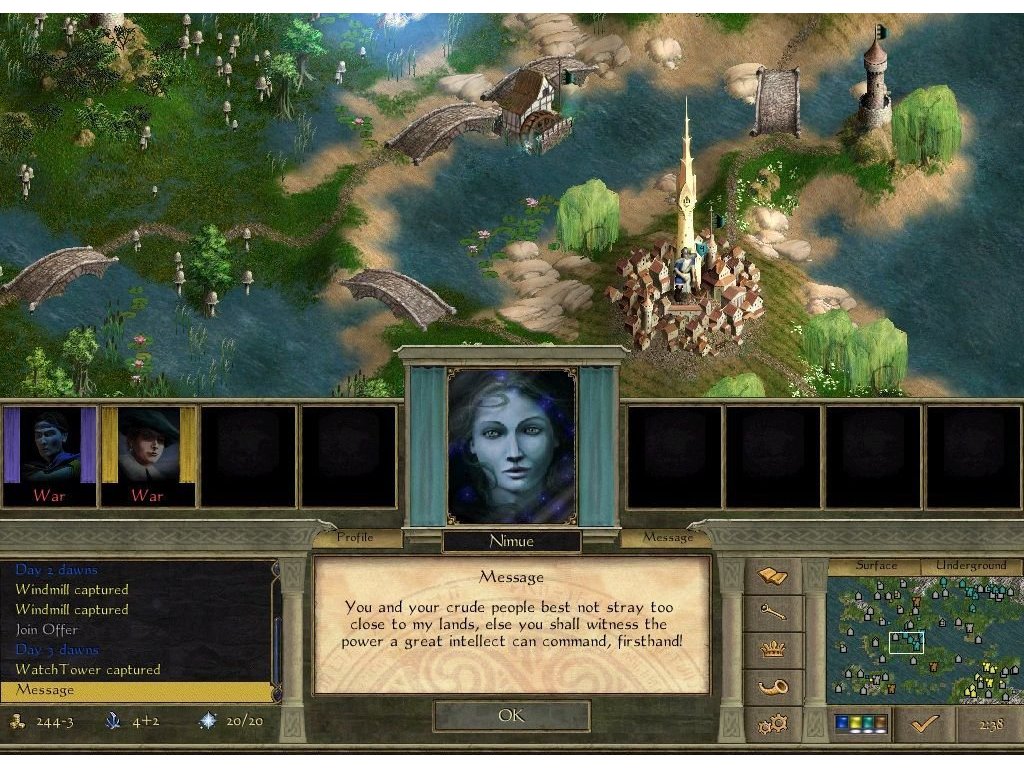The width and height of the screenshot is (1024, 768).
Task: Choose the Message entry in the event log
Action: 45,690
